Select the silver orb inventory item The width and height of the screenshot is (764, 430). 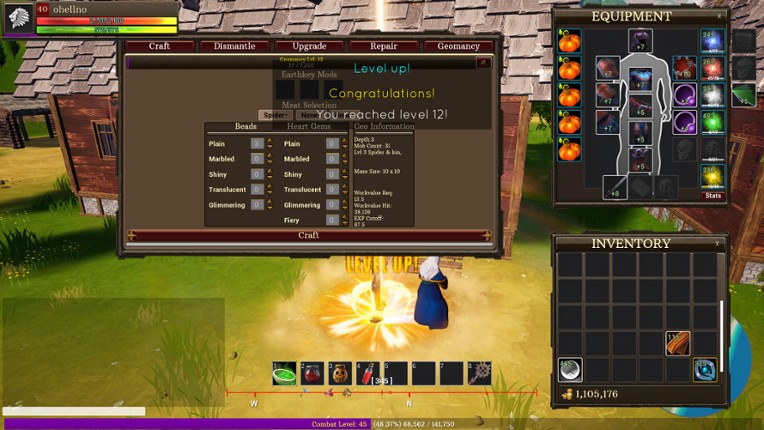point(569,370)
